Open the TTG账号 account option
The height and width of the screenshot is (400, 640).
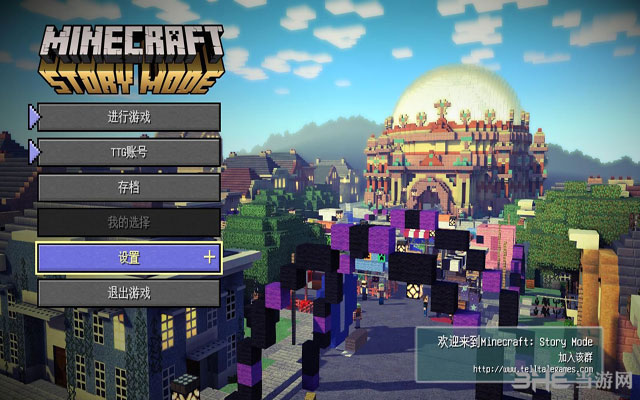129,152
